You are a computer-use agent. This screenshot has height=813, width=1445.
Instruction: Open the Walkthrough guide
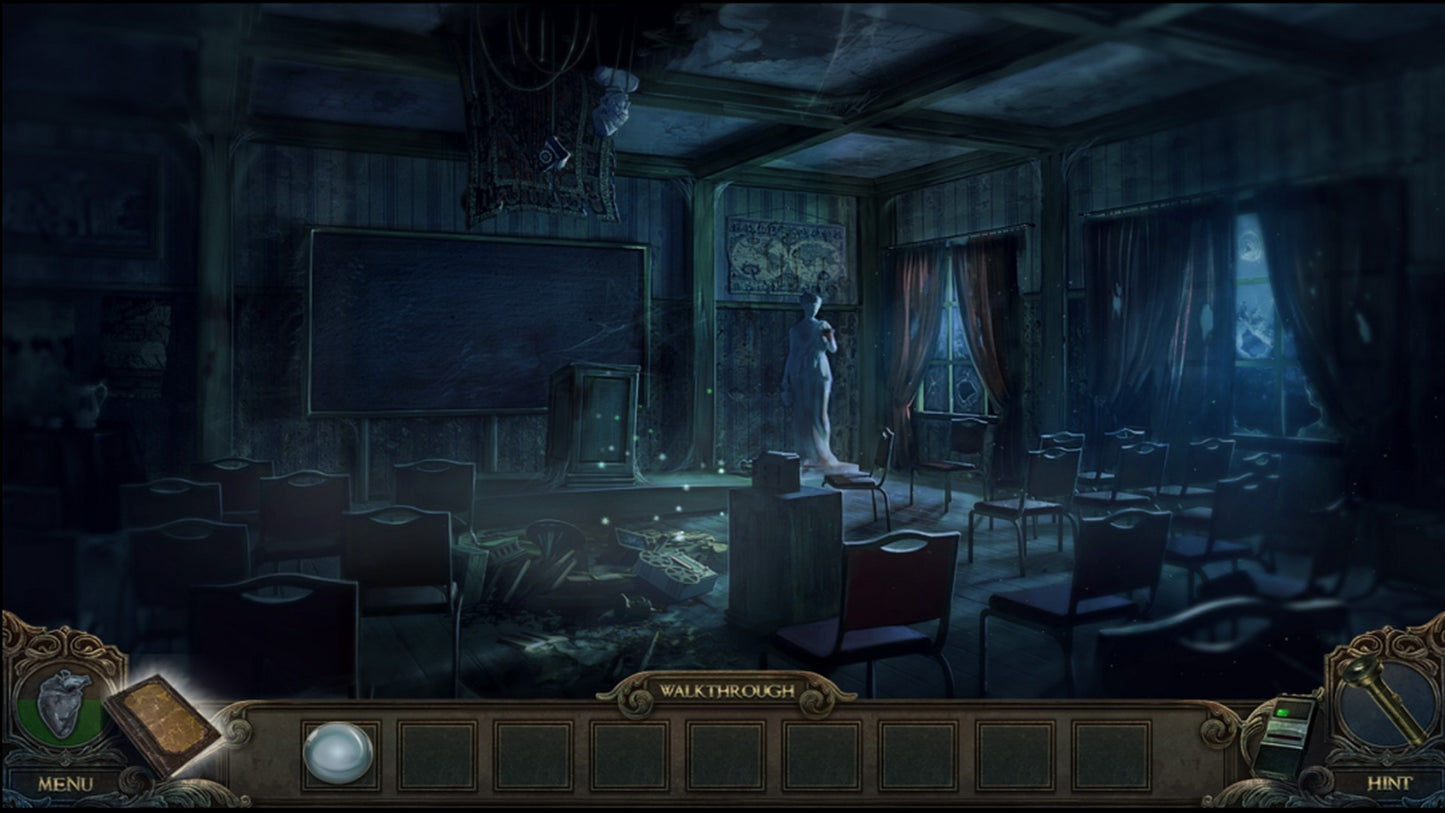tap(726, 691)
